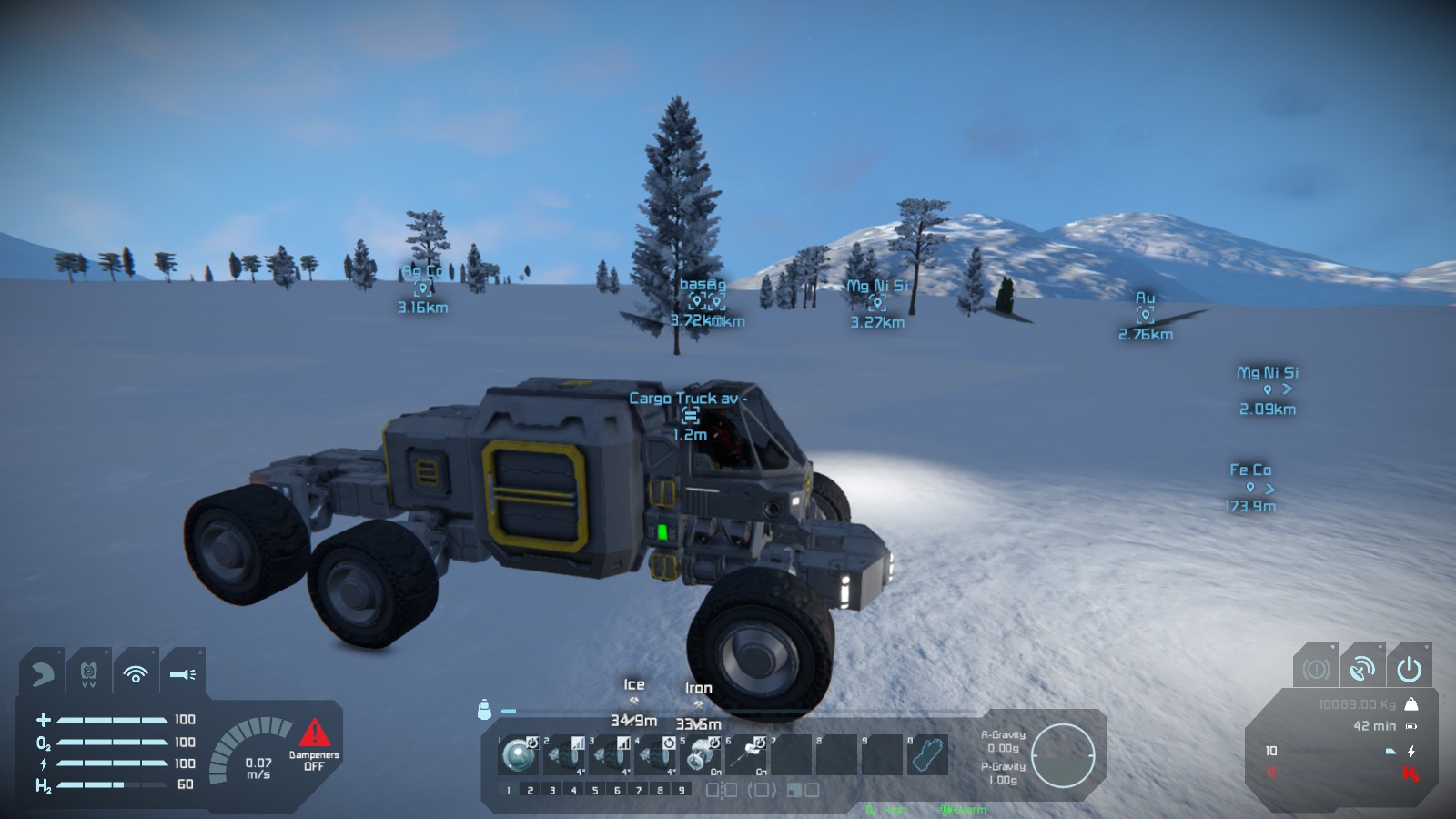Toggle the helmet visor icon
The width and height of the screenshot is (1456, 819).
point(42,673)
